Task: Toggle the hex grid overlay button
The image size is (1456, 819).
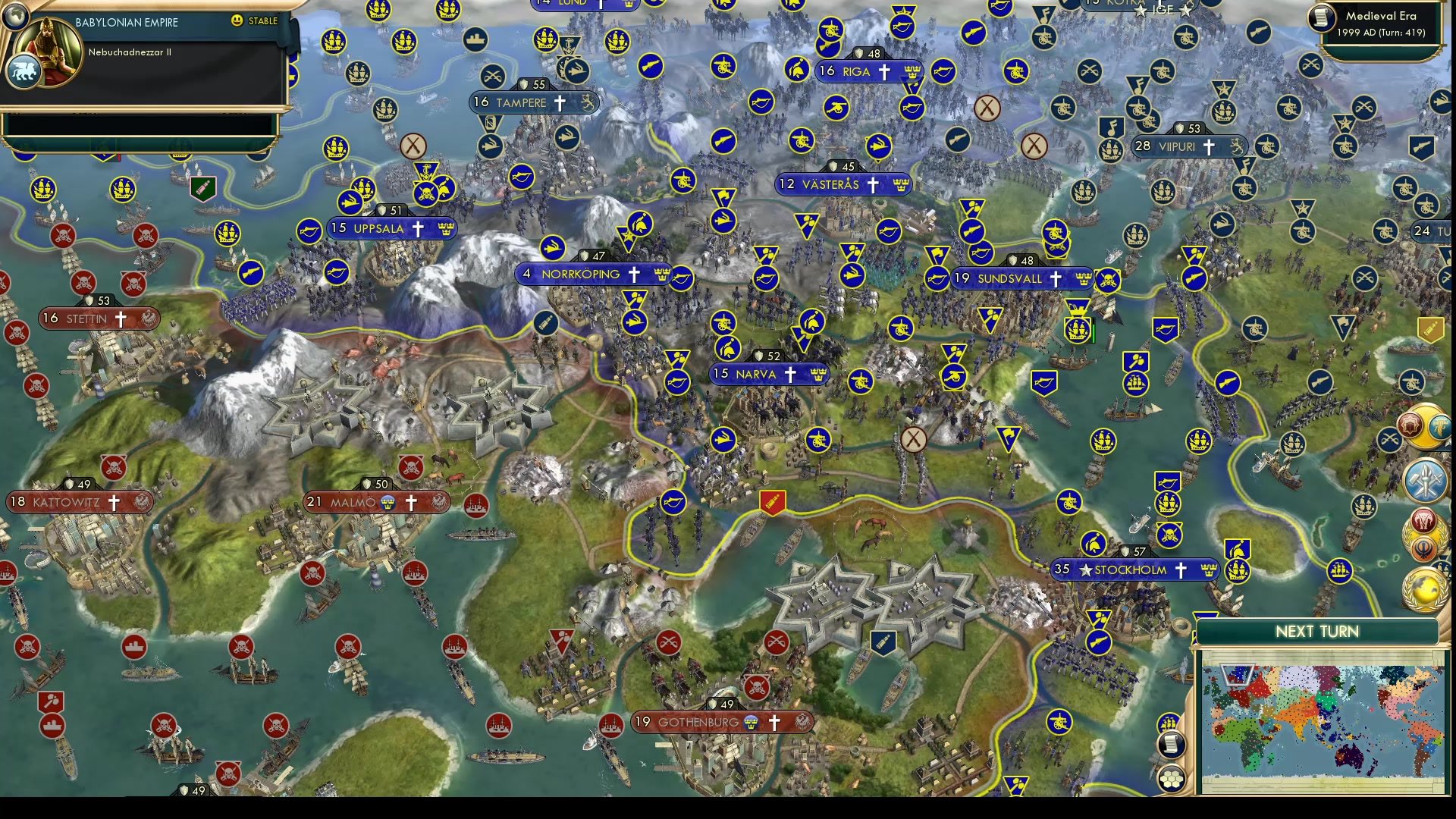Action: point(1172,779)
